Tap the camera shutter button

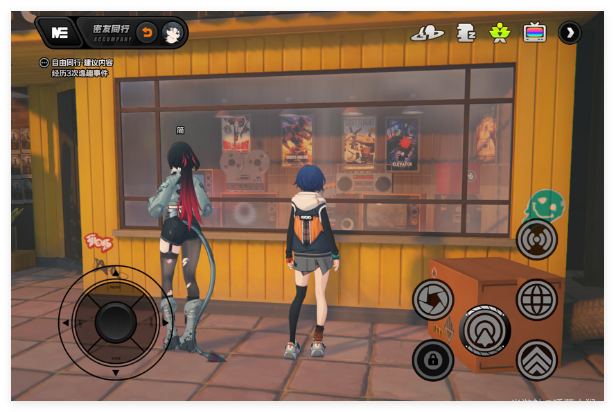click(433, 299)
